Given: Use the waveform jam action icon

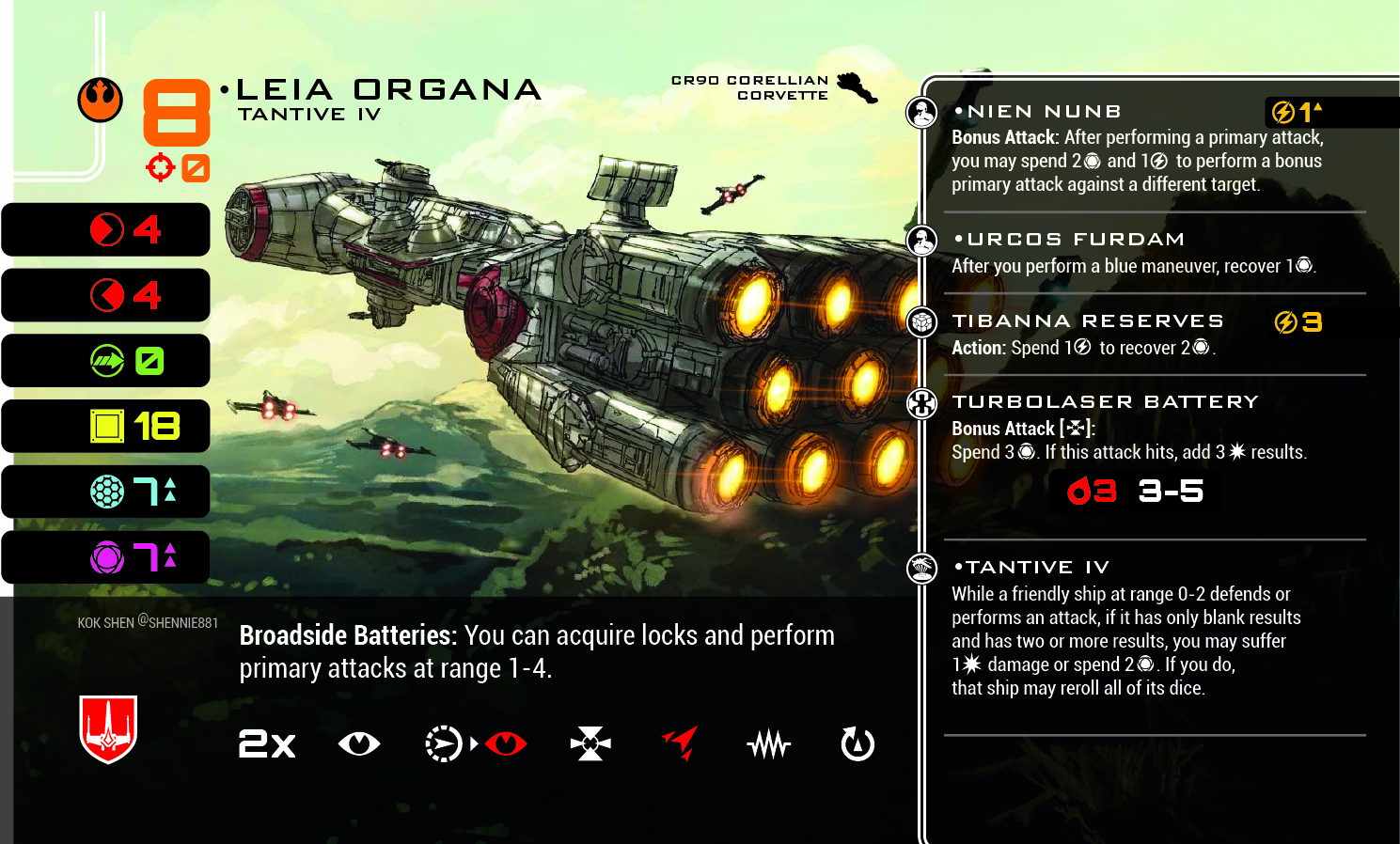Looking at the screenshot, I should click(769, 745).
